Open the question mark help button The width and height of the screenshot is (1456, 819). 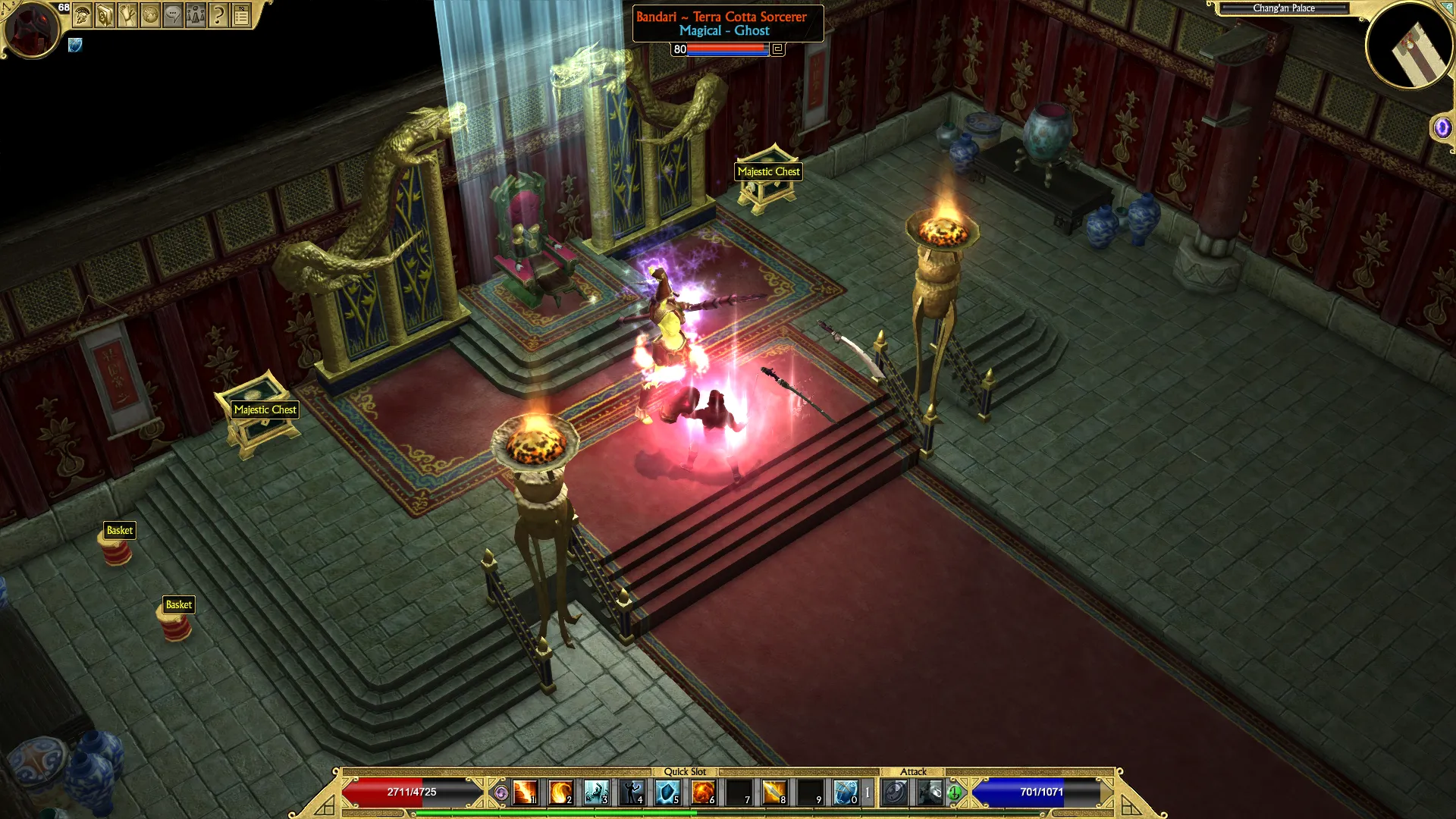pos(218,15)
